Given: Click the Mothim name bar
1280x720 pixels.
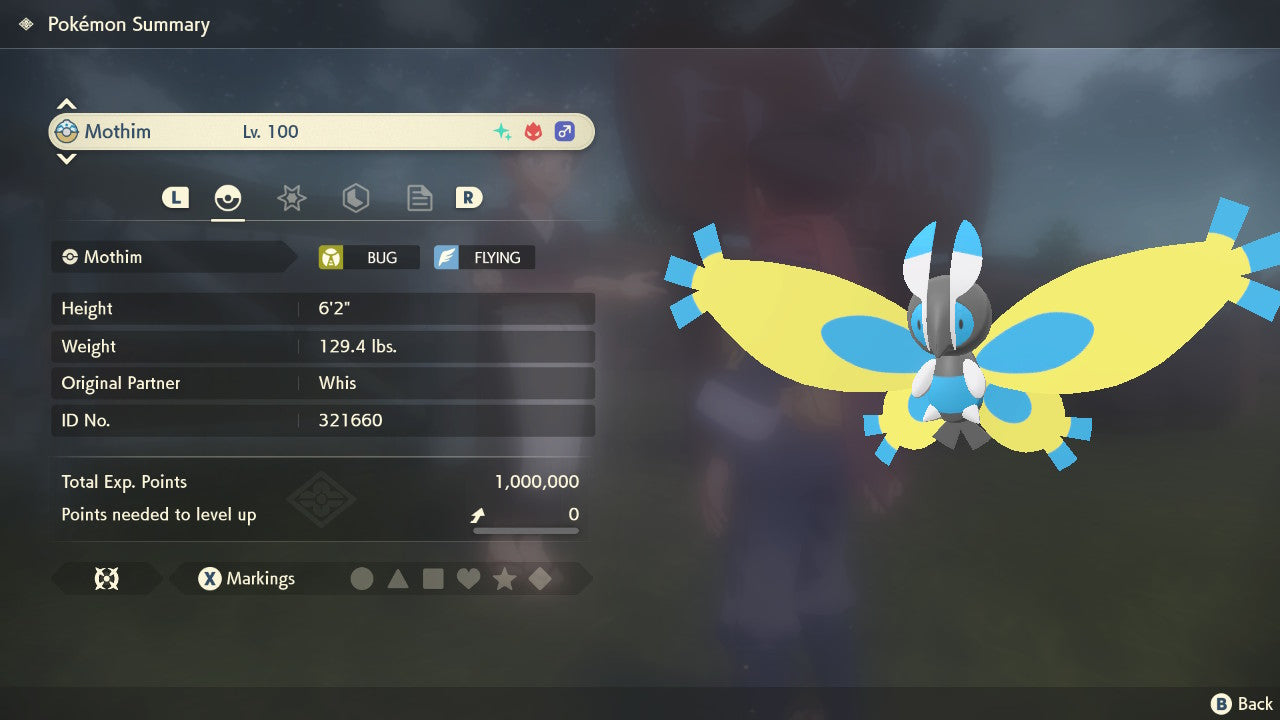Looking at the screenshot, I should (321, 131).
